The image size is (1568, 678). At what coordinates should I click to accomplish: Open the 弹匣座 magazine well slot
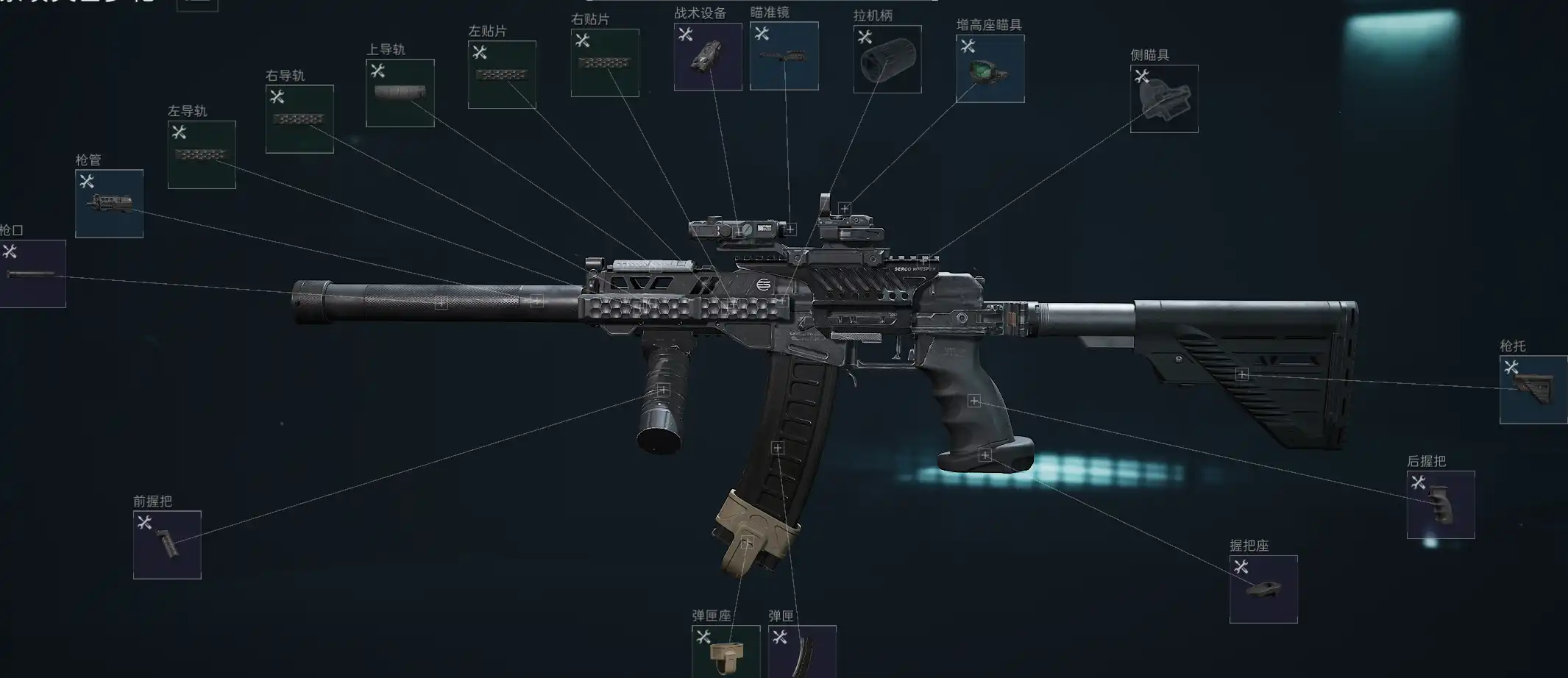[x=726, y=650]
